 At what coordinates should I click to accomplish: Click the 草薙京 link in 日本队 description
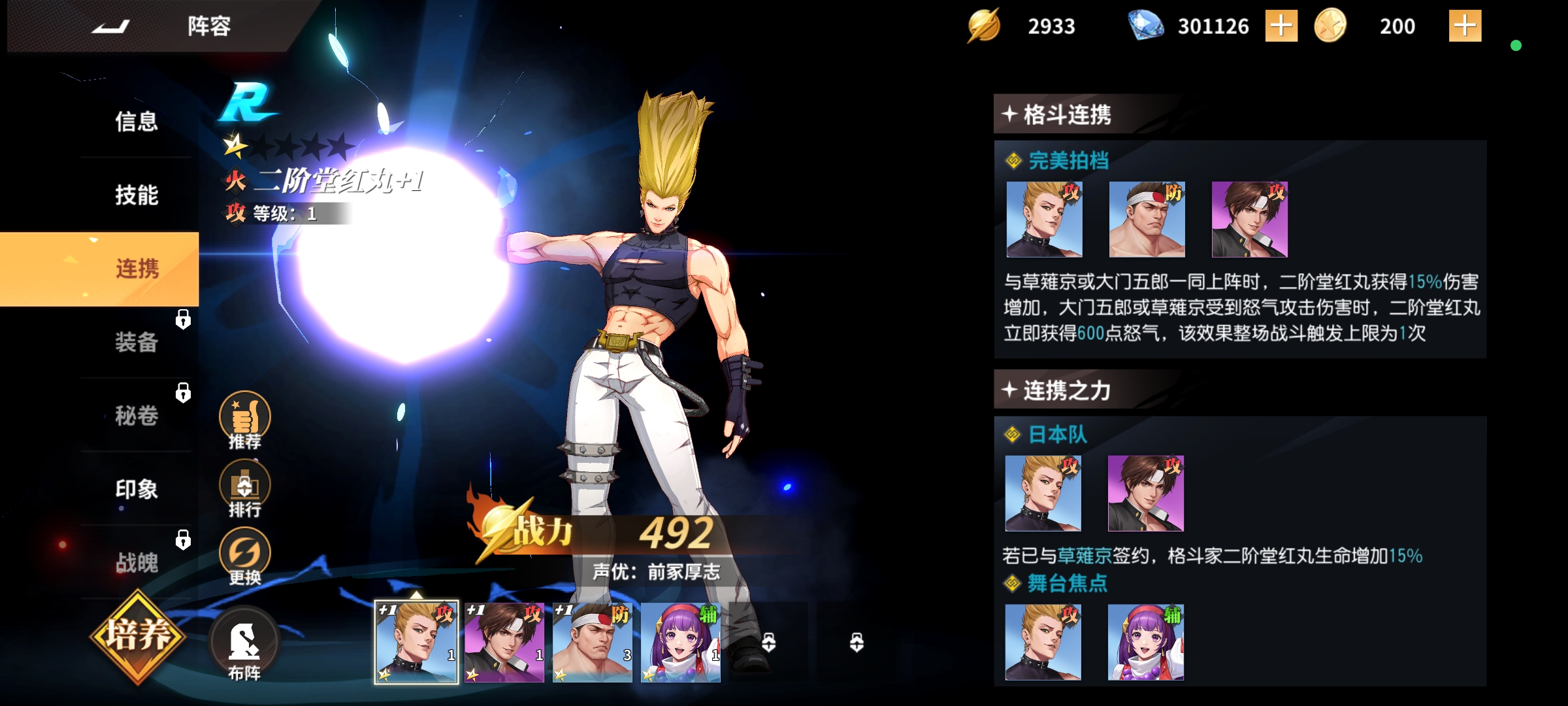(1085, 556)
